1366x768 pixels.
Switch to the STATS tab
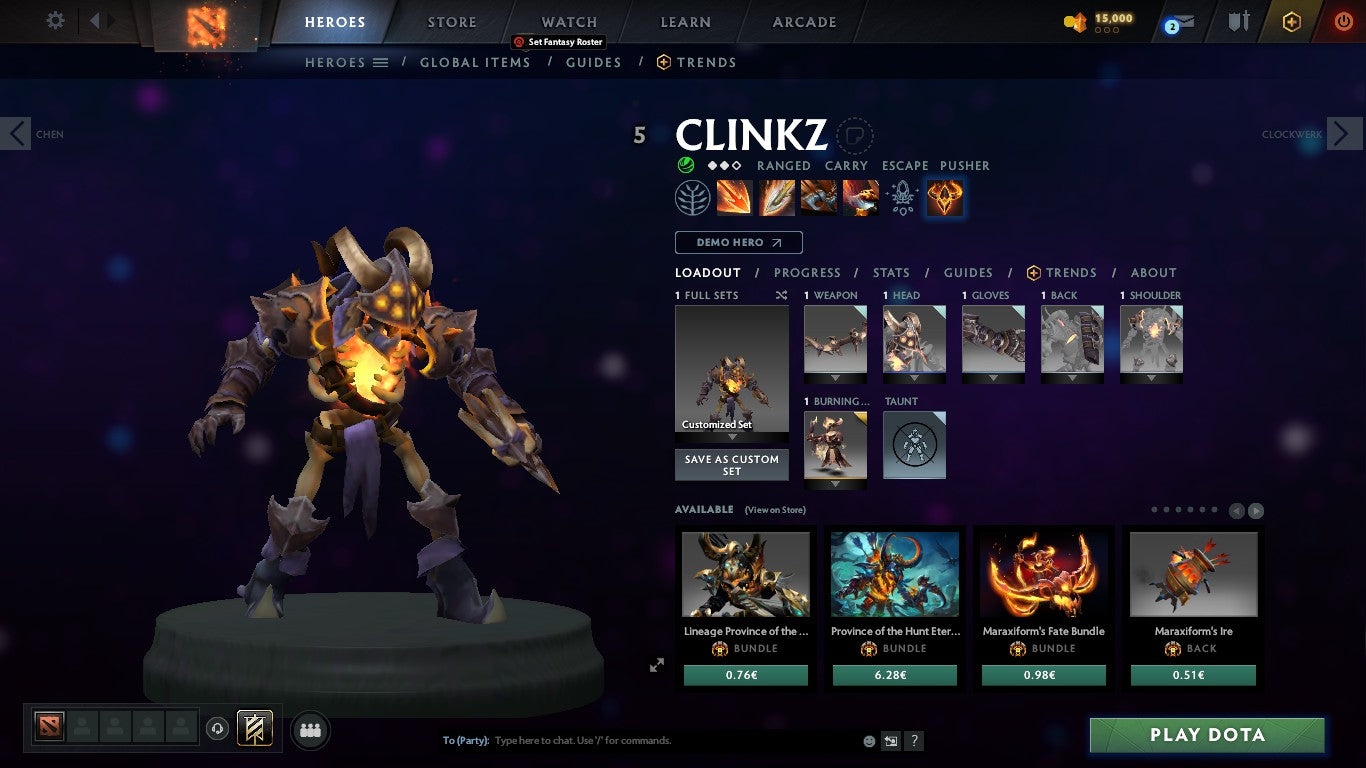(890, 272)
